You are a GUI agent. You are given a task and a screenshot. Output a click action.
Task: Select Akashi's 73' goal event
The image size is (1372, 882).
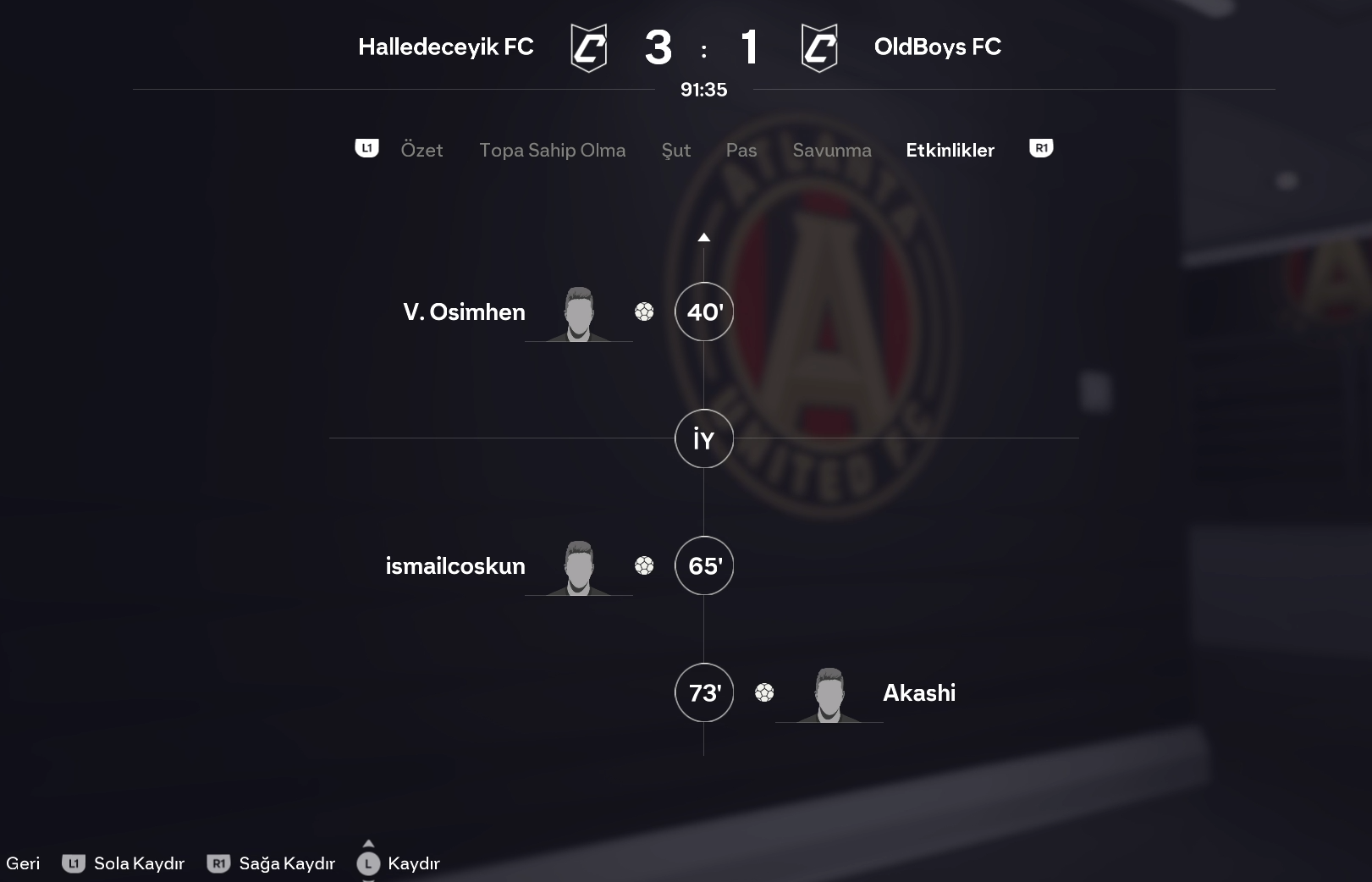coord(703,692)
